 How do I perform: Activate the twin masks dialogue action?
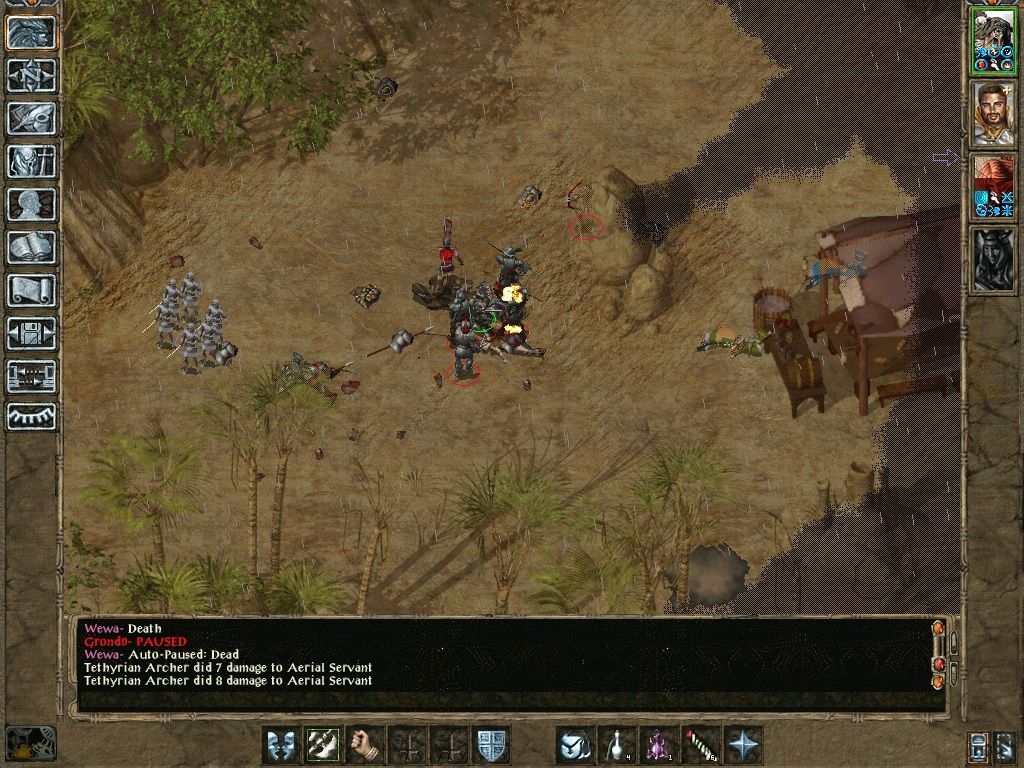(280, 745)
